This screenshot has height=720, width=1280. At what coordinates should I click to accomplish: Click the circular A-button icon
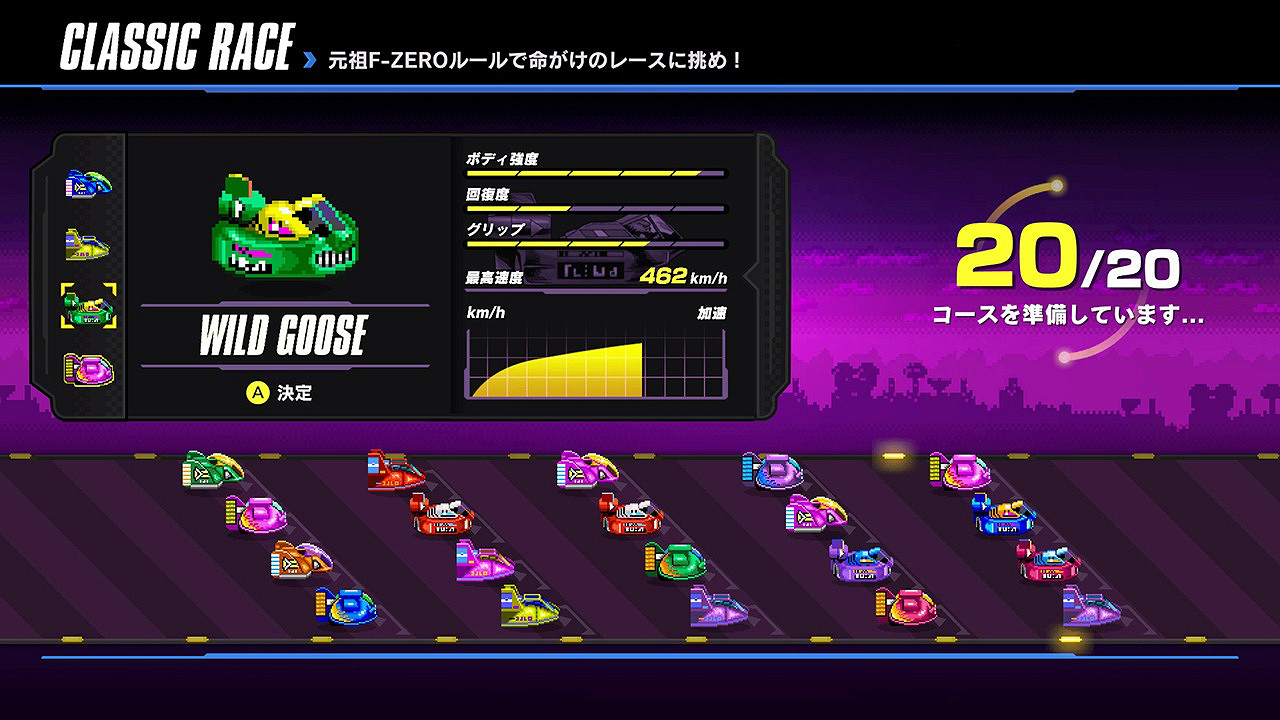pyautogui.click(x=258, y=394)
